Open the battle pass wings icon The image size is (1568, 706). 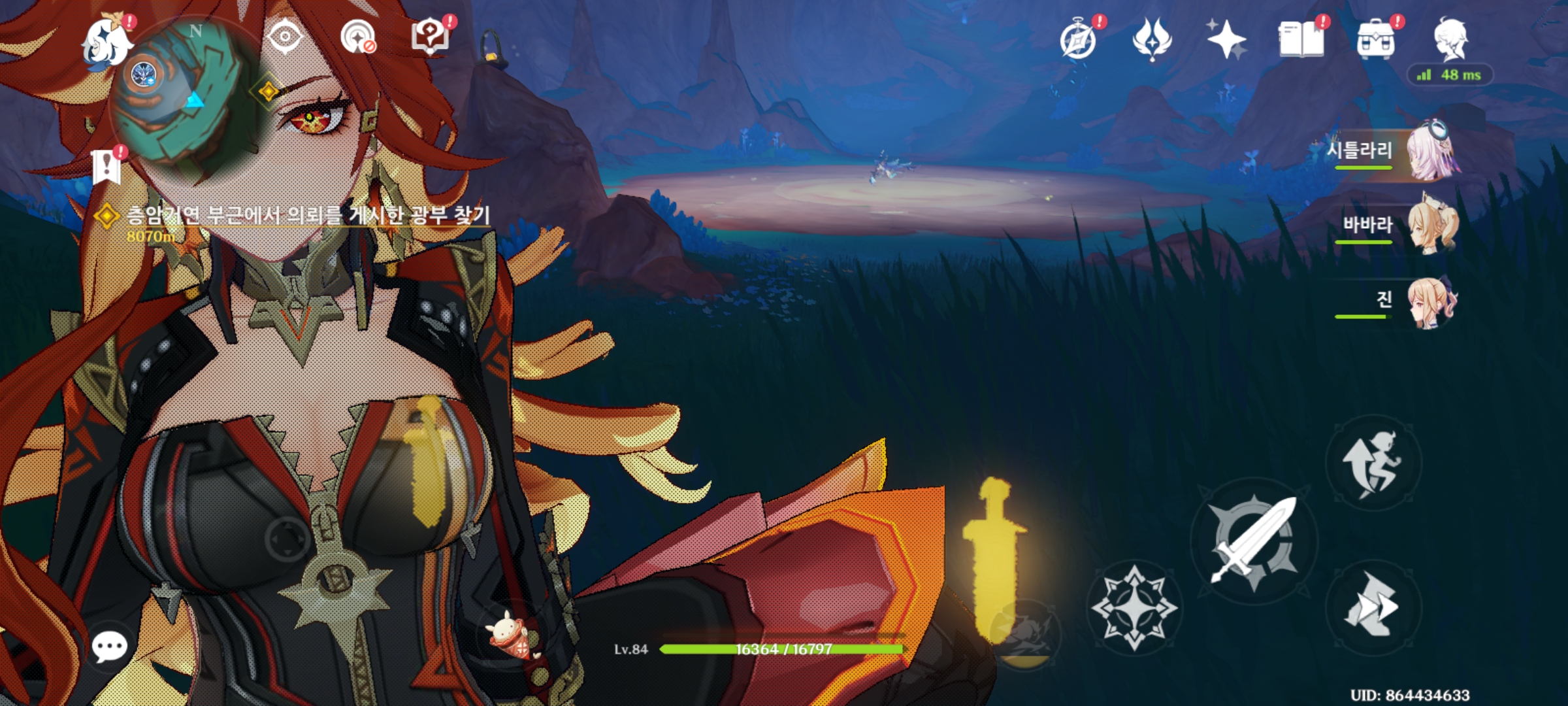pos(1152,39)
